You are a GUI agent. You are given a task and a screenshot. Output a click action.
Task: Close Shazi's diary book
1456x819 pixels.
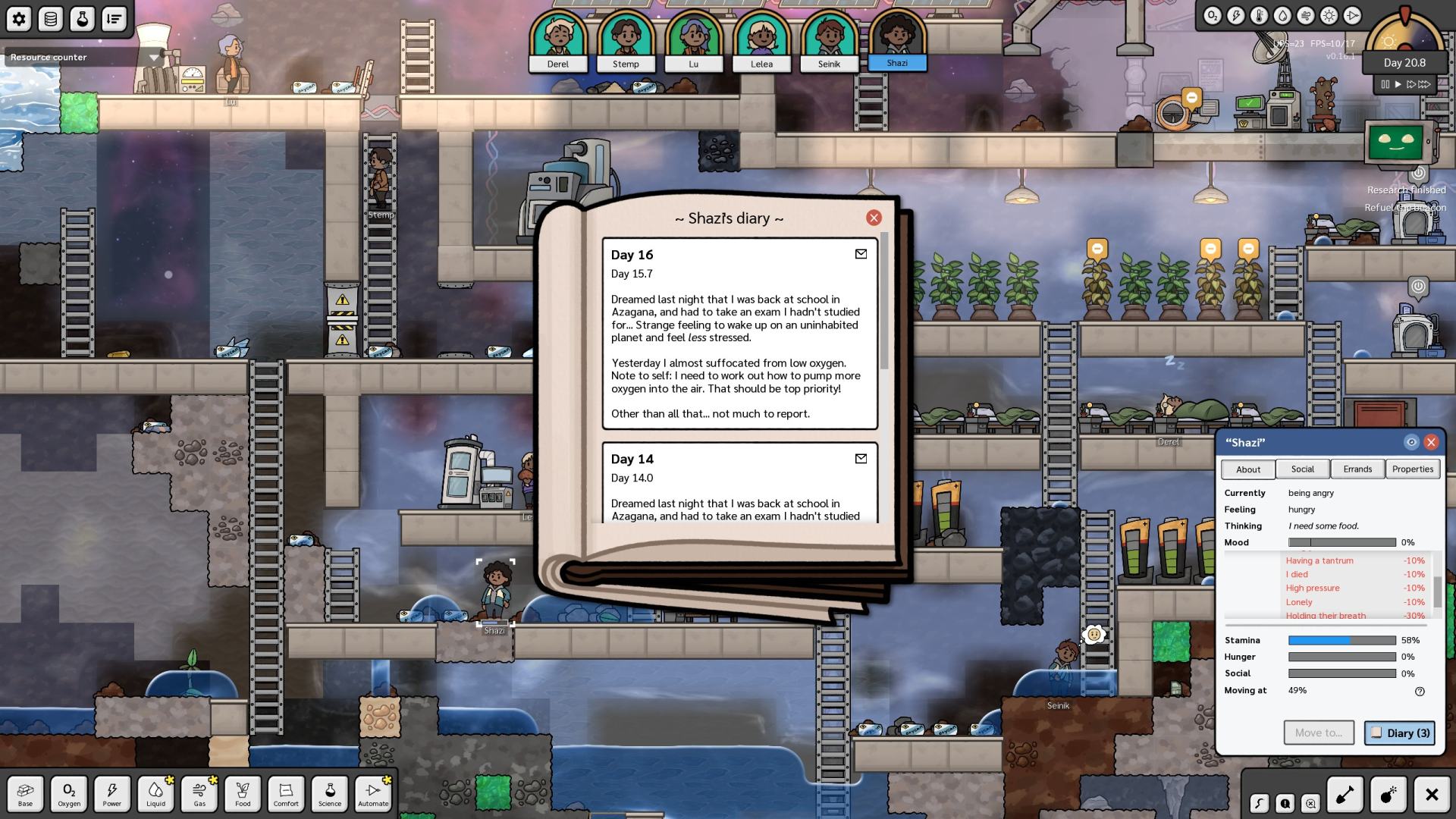coord(874,218)
